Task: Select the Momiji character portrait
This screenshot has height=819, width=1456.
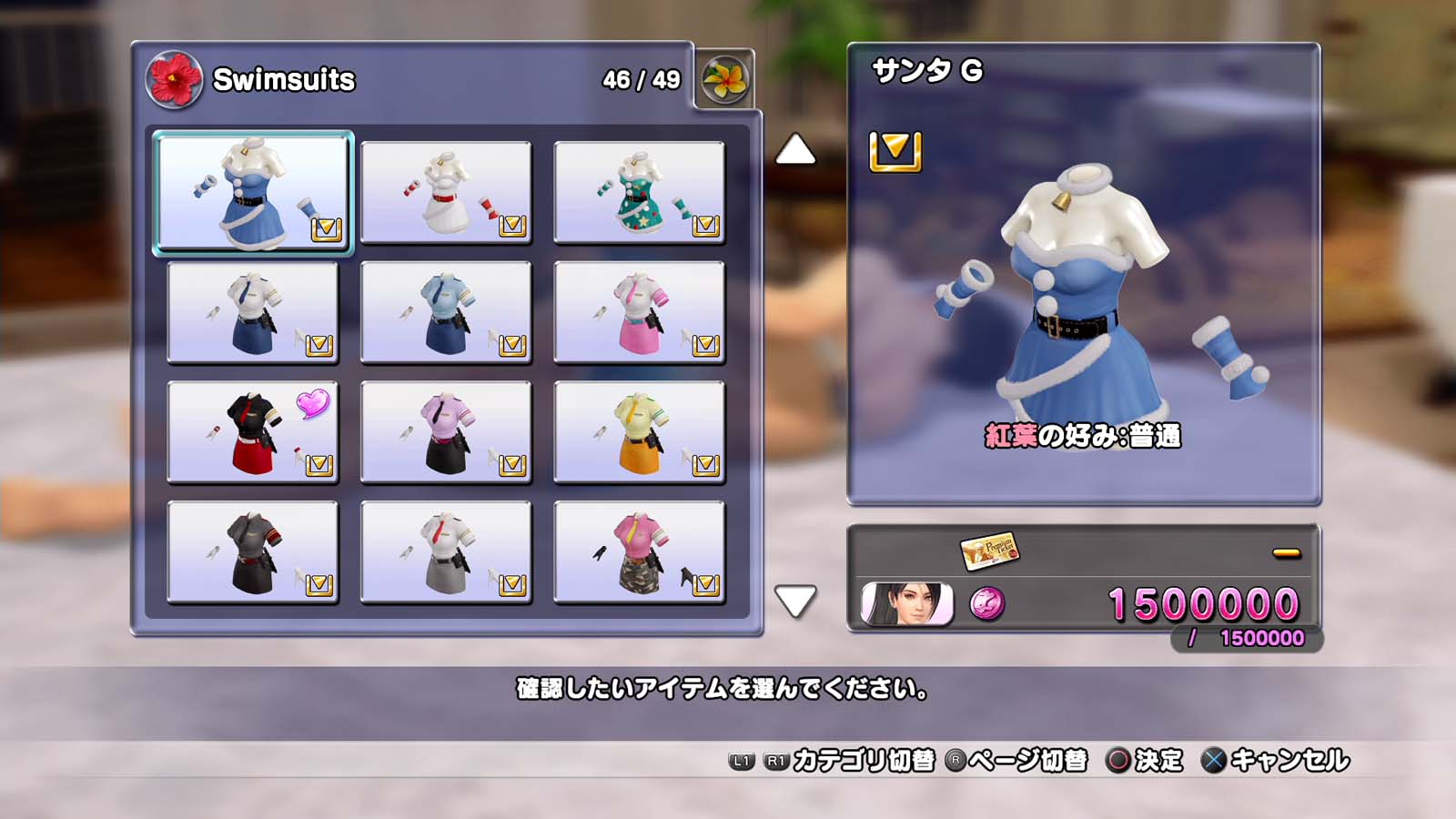Action: pyautogui.click(x=906, y=605)
